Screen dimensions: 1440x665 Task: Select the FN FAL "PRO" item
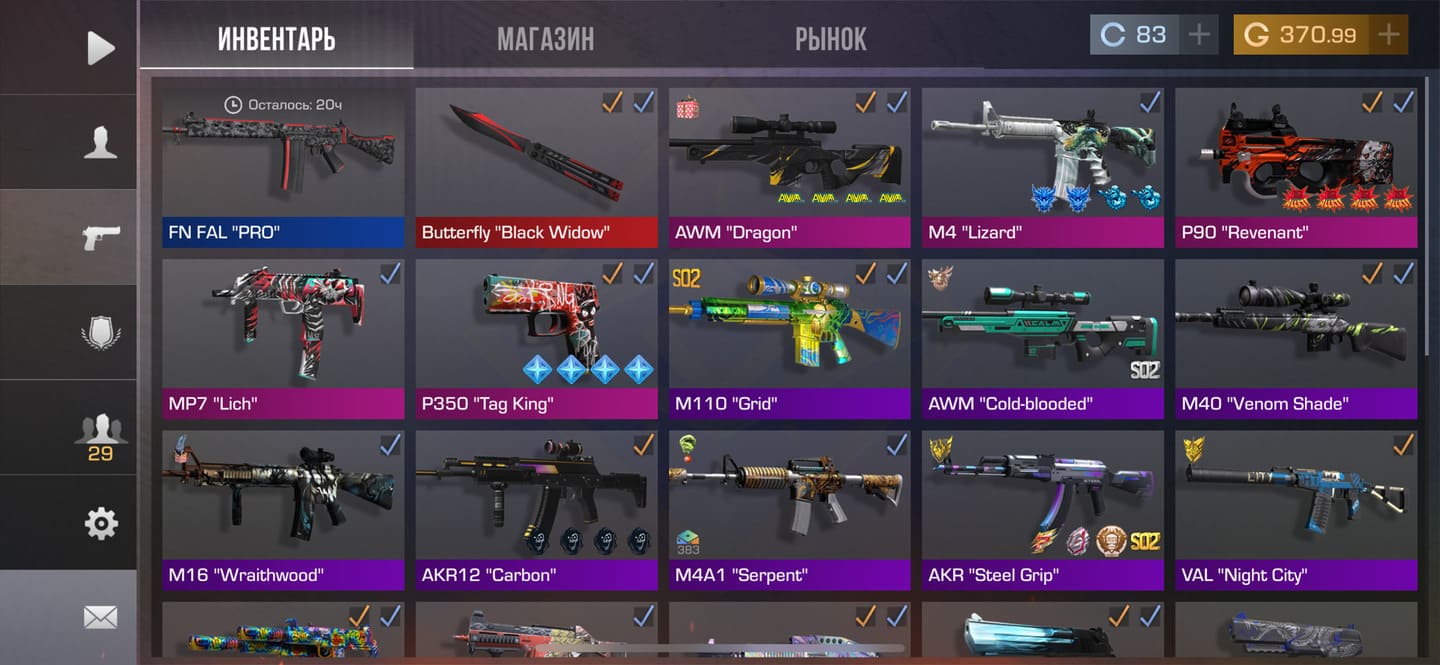point(283,165)
